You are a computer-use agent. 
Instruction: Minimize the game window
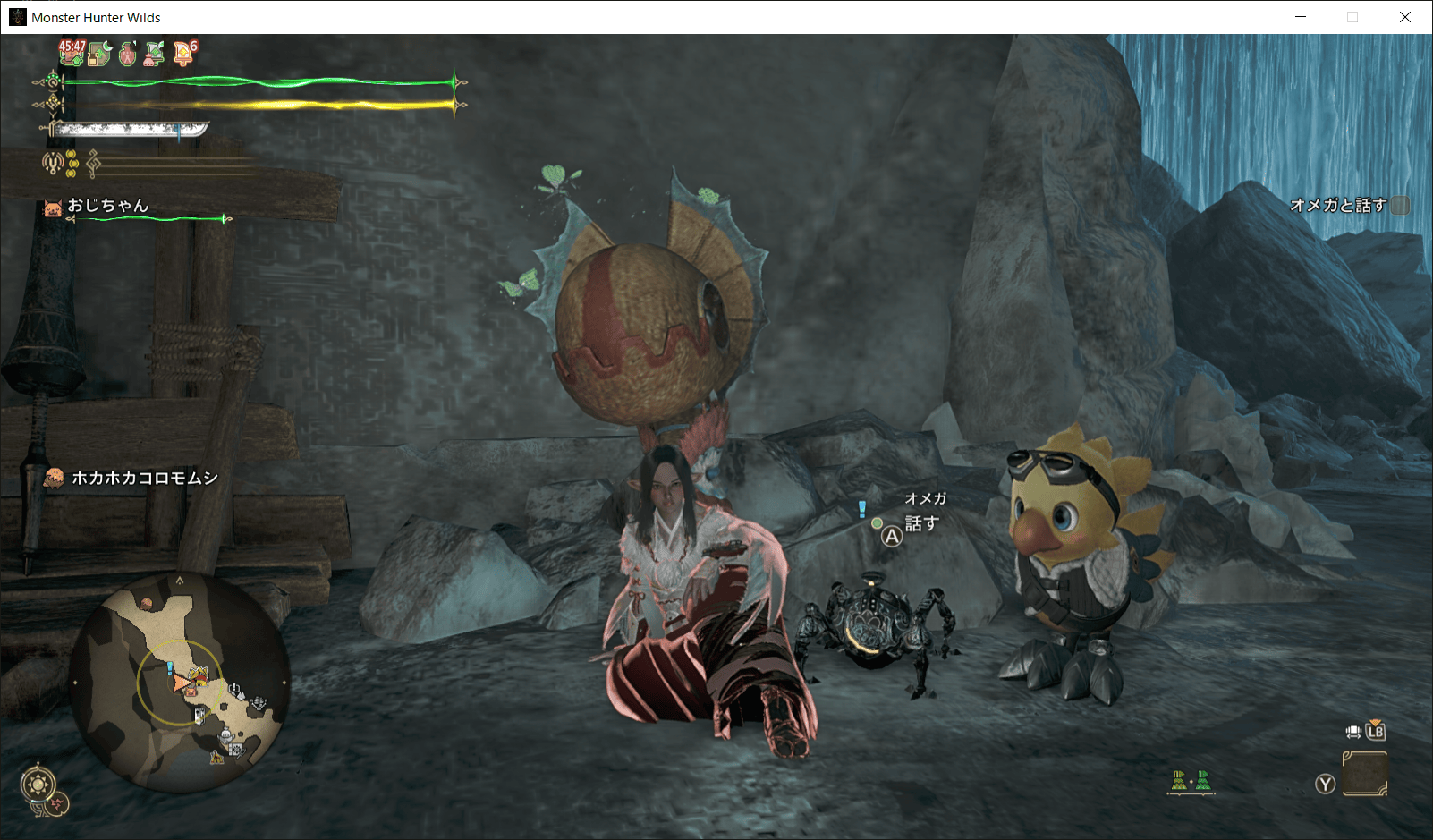[1301, 17]
